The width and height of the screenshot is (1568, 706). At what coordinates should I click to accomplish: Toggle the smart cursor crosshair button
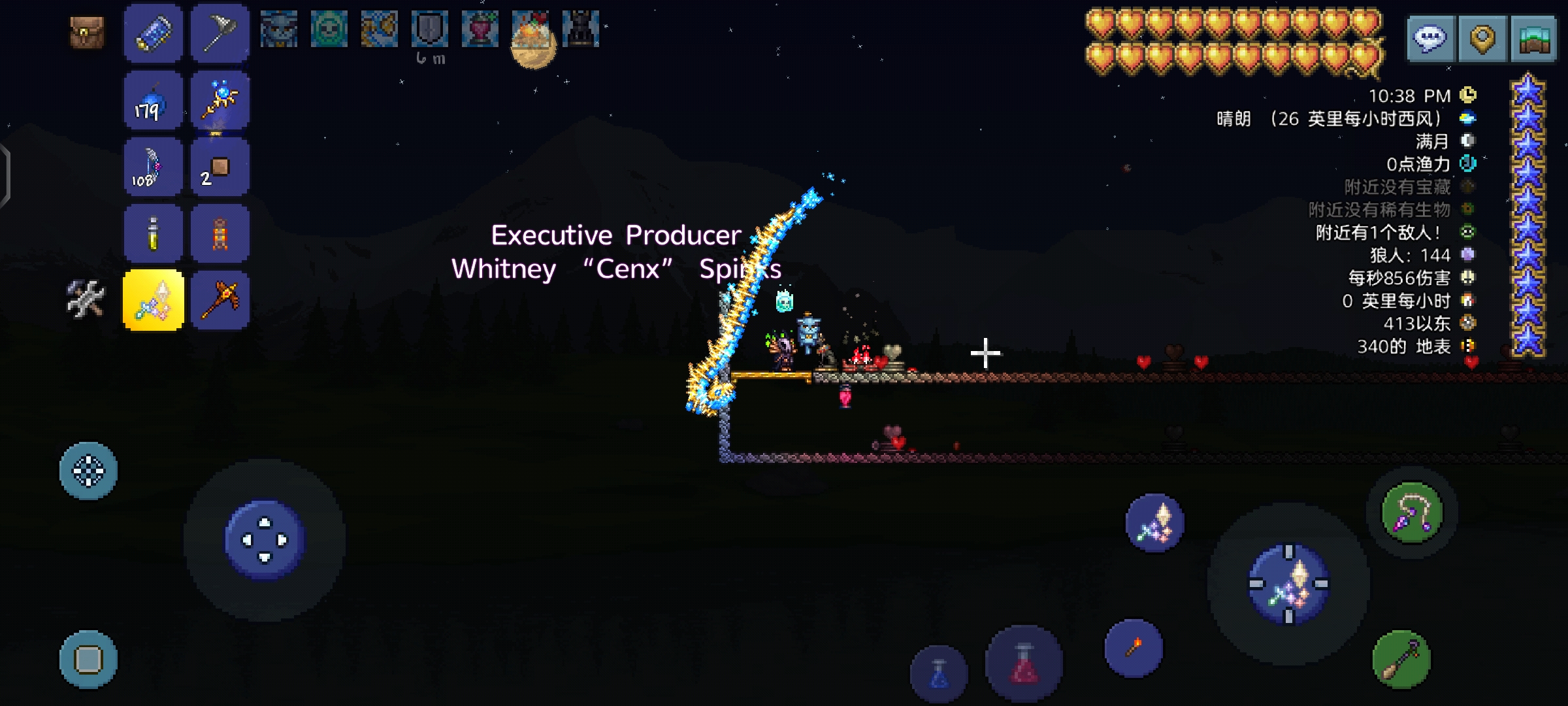pos(88,471)
